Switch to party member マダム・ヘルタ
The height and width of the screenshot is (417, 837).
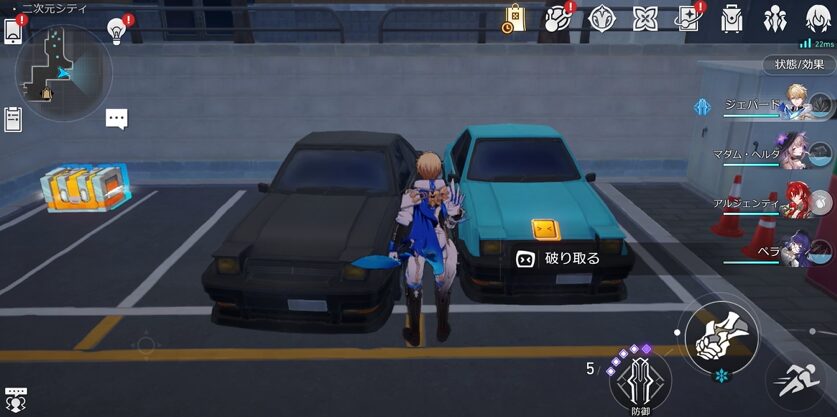click(798, 151)
